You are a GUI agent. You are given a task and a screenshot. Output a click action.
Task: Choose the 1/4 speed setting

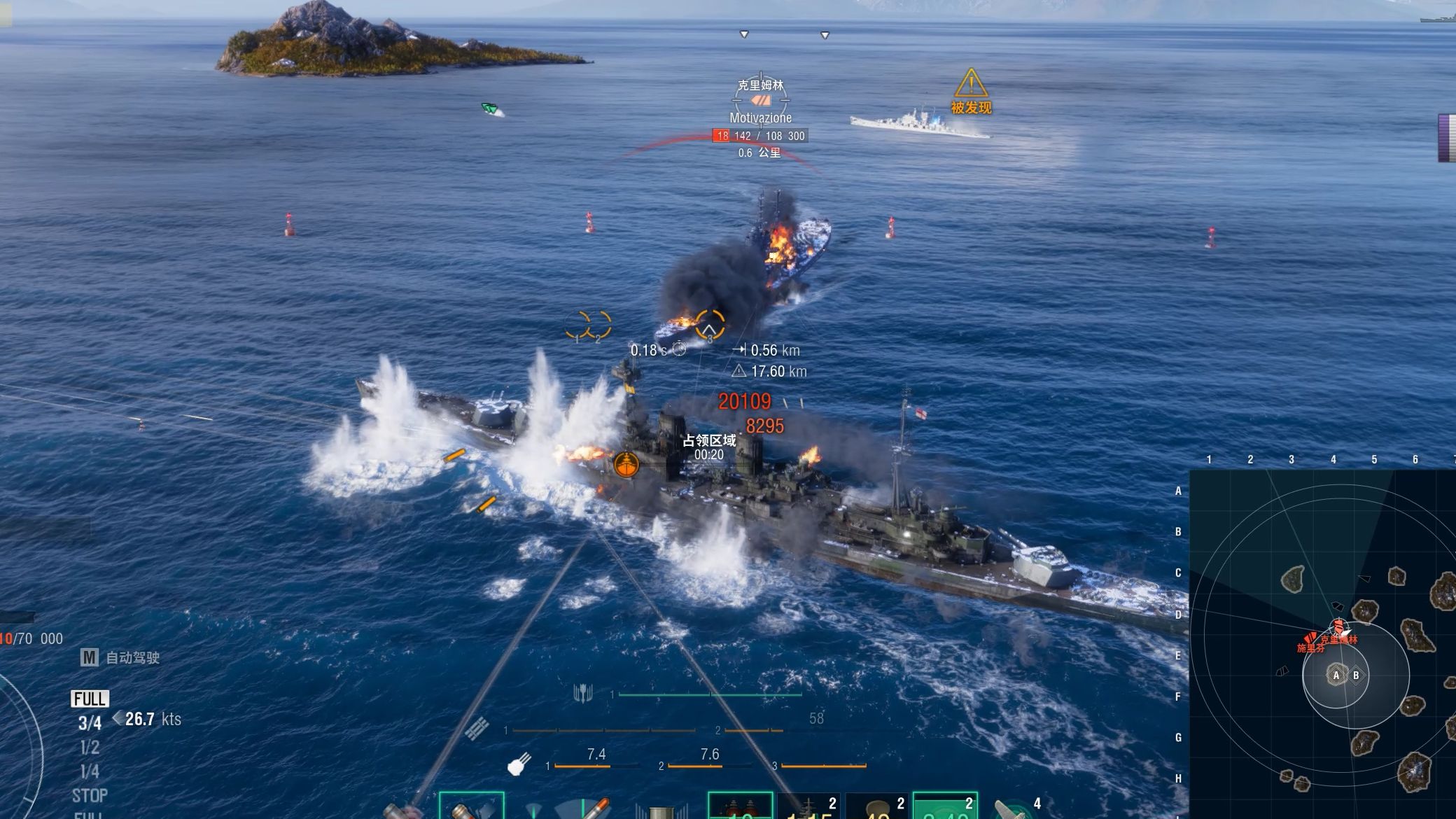point(90,771)
